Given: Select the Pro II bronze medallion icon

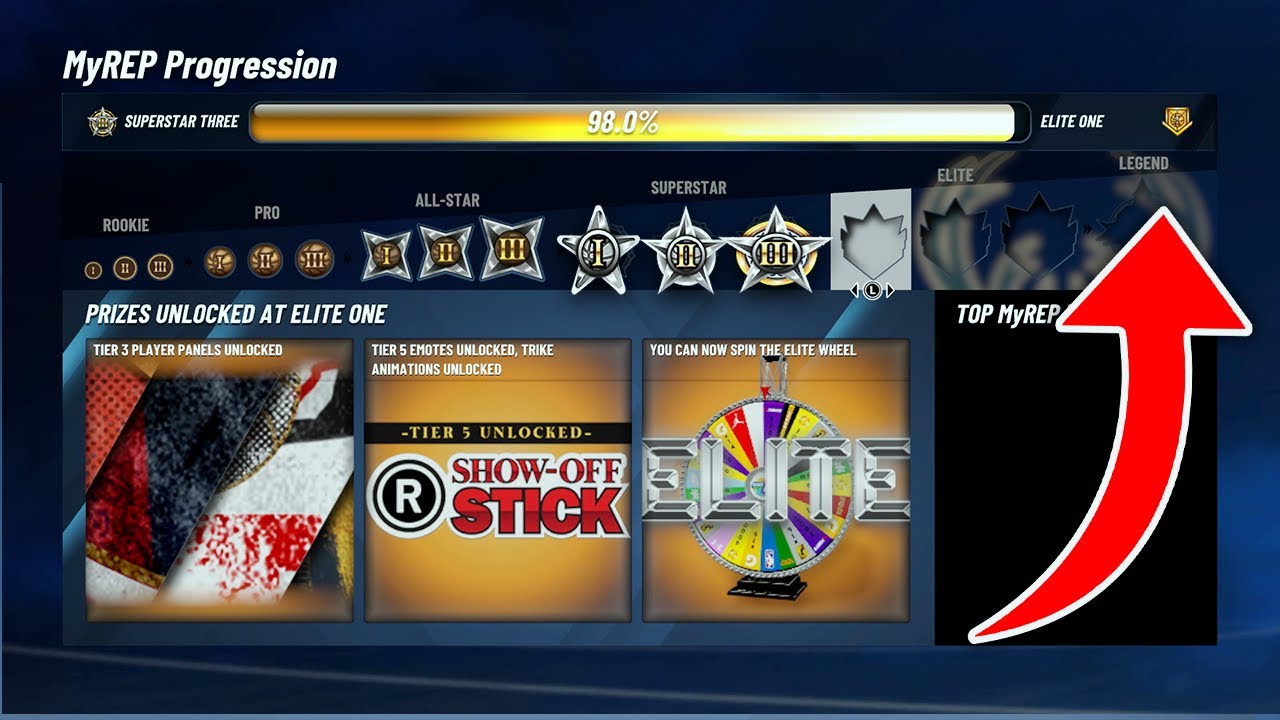Looking at the screenshot, I should [262, 260].
